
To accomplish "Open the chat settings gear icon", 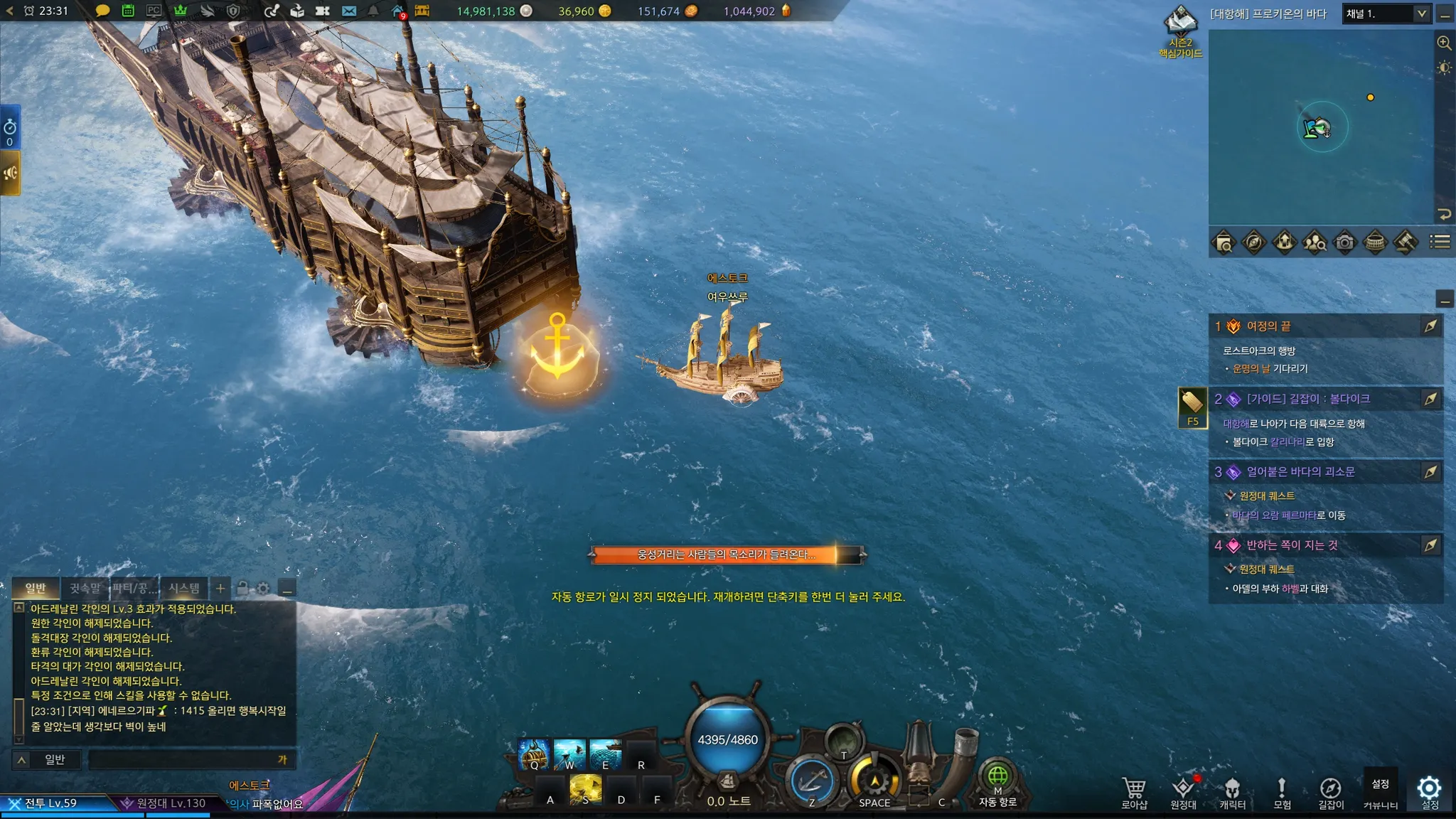I will pos(264,588).
